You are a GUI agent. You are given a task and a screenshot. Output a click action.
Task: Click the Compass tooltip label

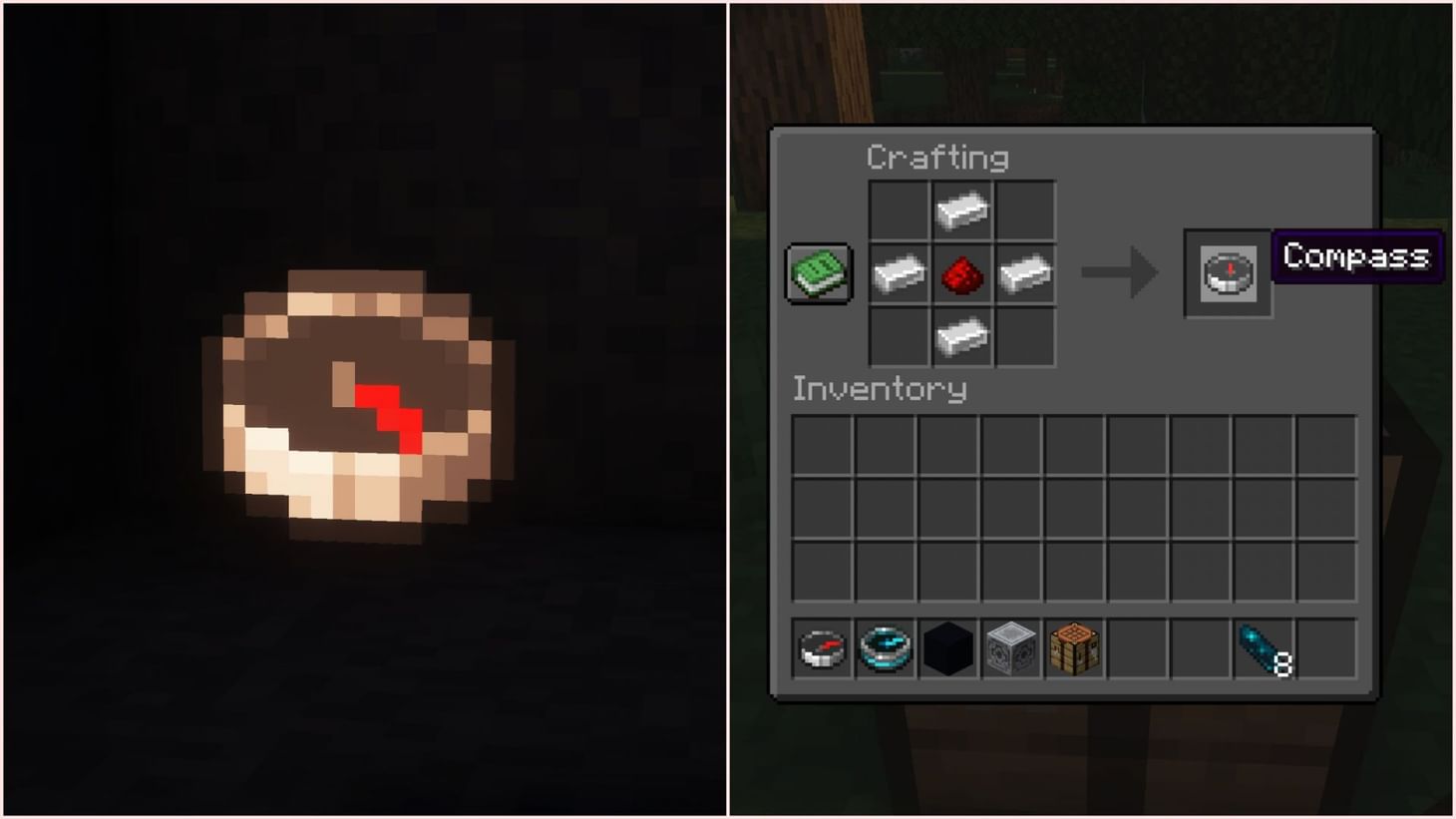[x=1355, y=257]
